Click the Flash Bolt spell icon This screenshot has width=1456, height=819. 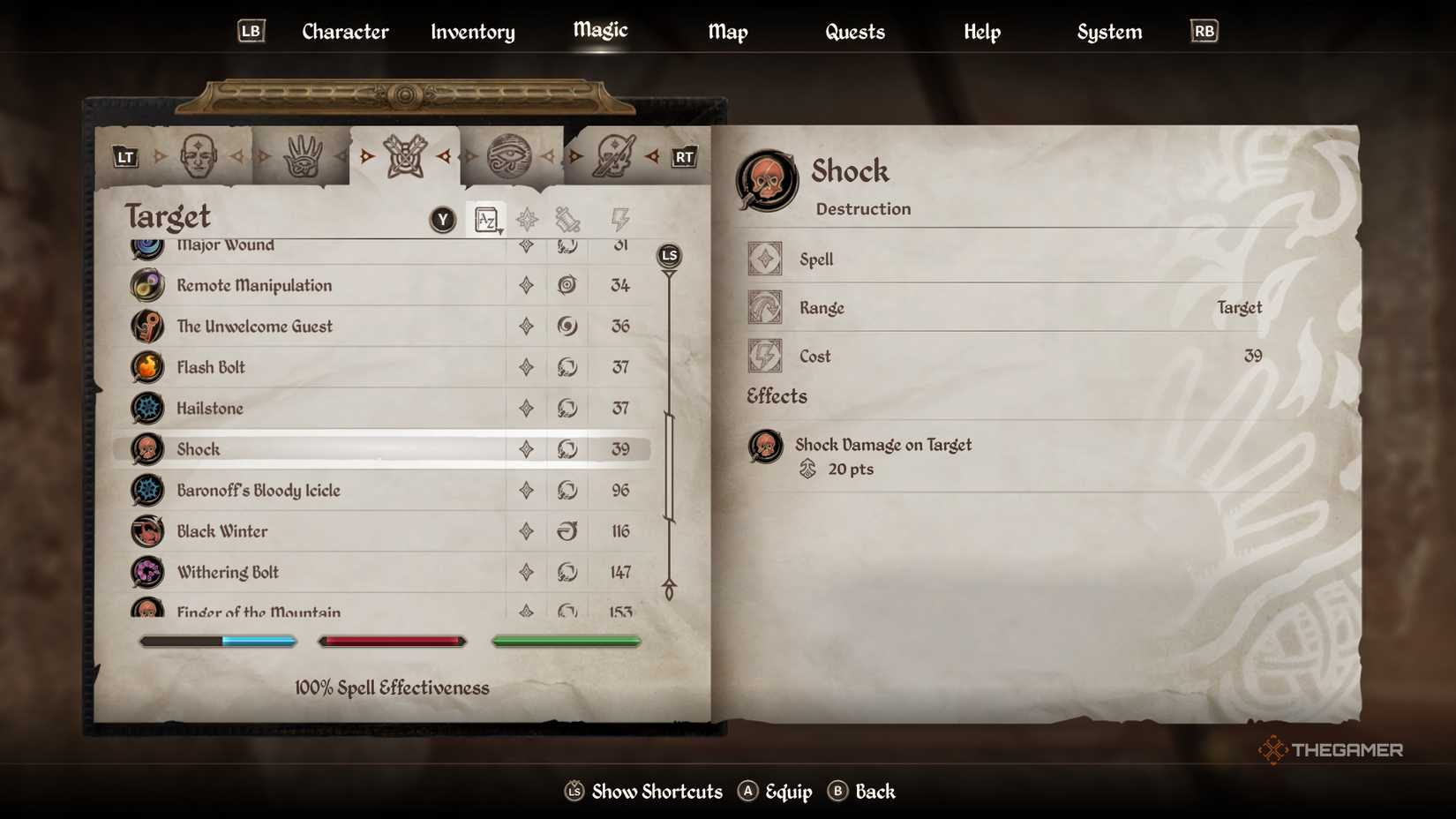[146, 367]
